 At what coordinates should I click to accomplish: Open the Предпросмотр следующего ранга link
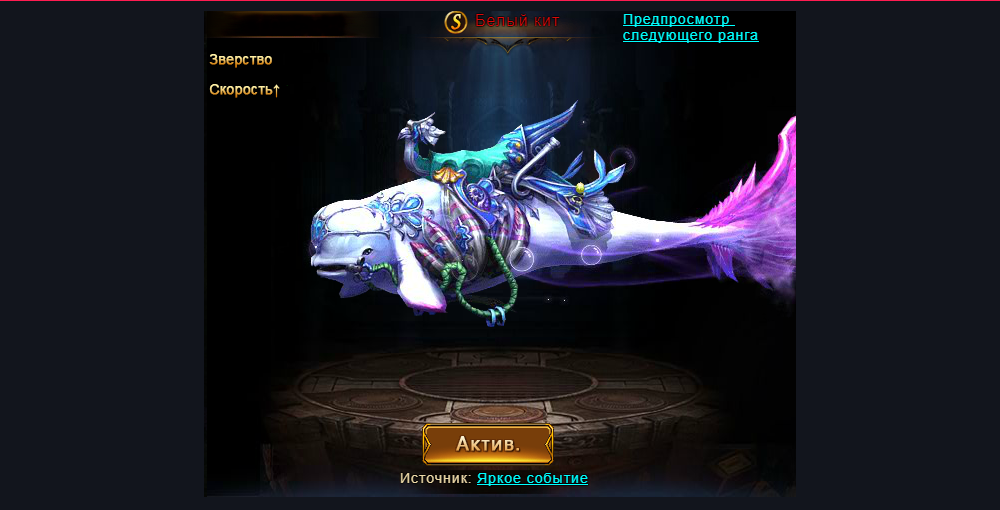(x=690, y=27)
